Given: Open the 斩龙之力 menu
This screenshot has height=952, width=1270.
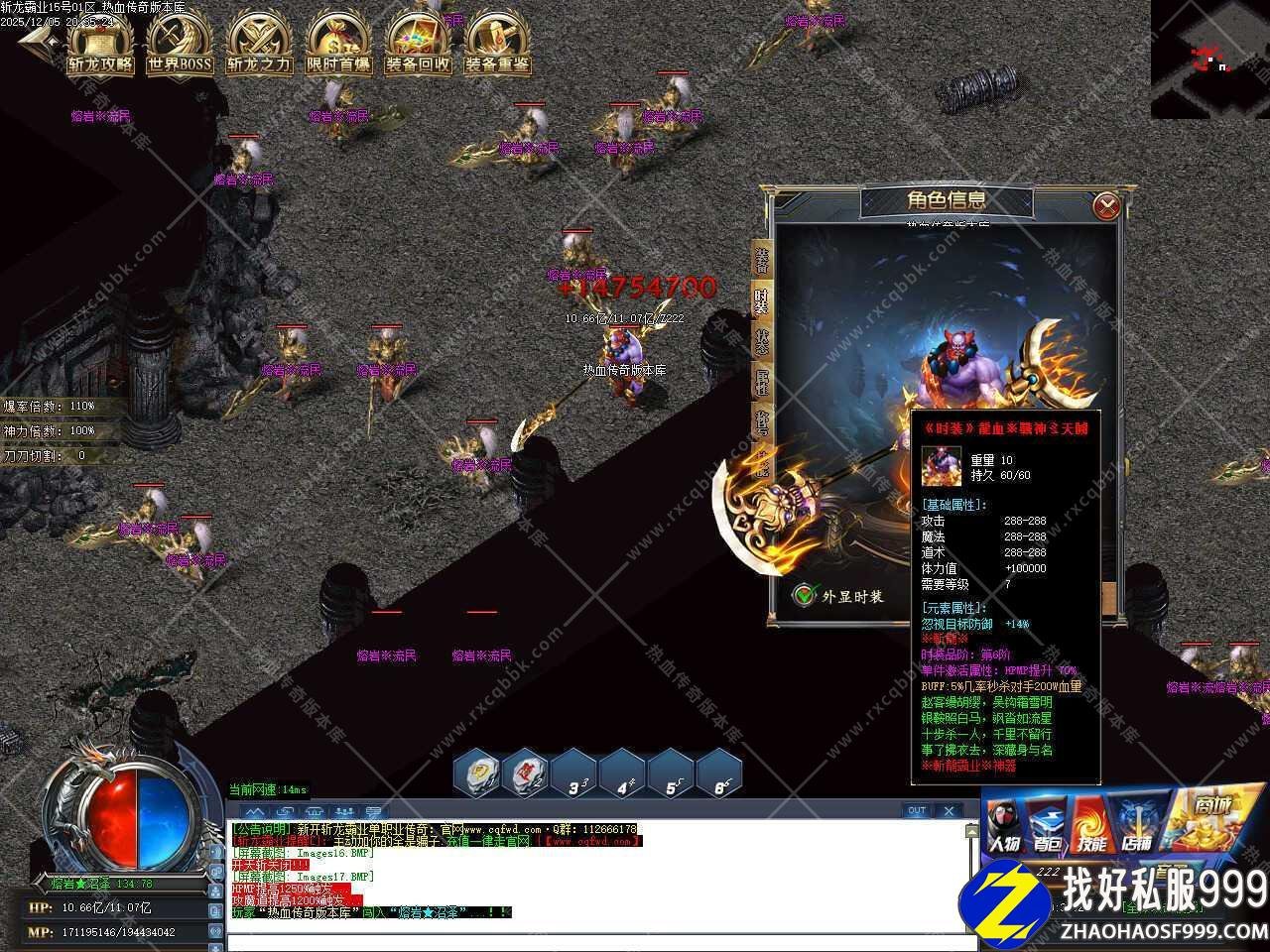Looking at the screenshot, I should (x=259, y=45).
